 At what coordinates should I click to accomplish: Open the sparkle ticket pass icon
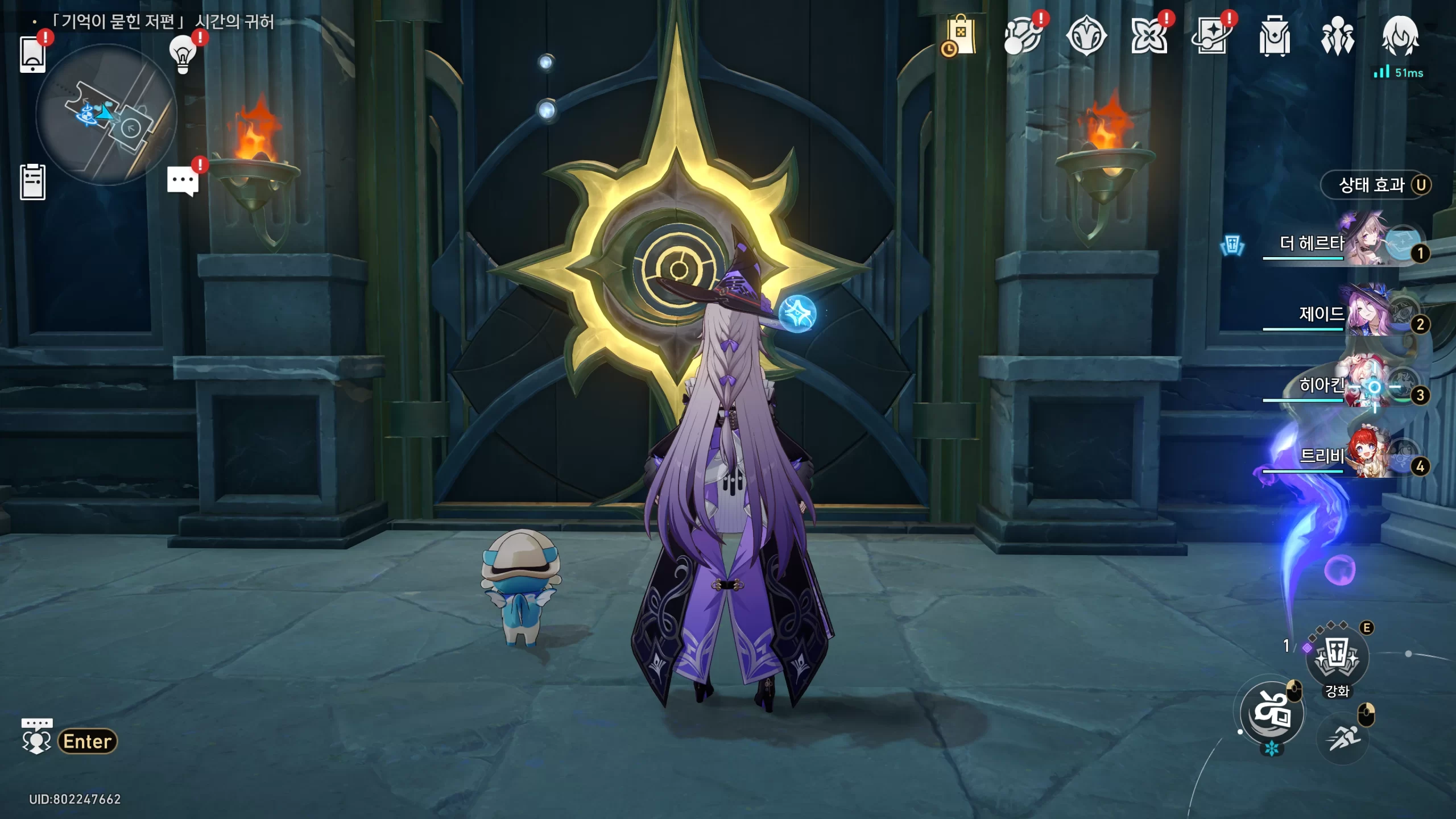(x=1211, y=36)
